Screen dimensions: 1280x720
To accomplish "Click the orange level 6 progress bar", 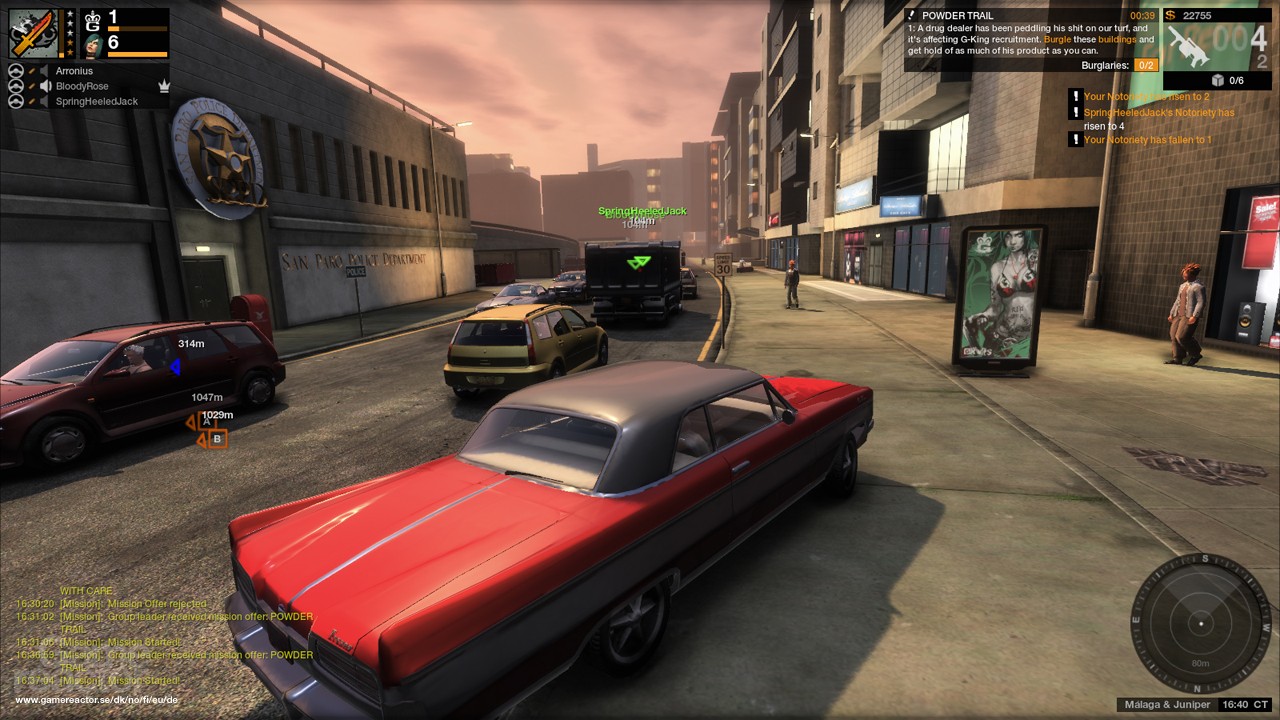I will [x=136, y=53].
